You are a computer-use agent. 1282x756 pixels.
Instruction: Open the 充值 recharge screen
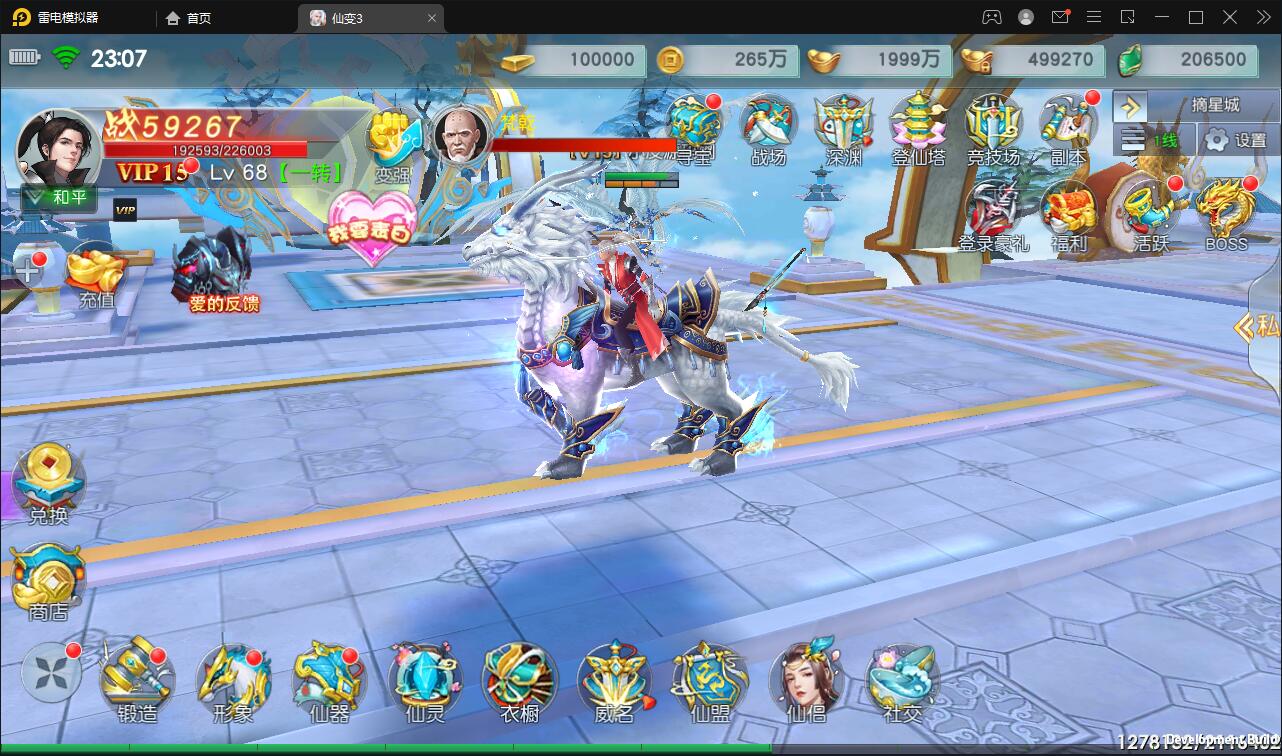(97, 275)
